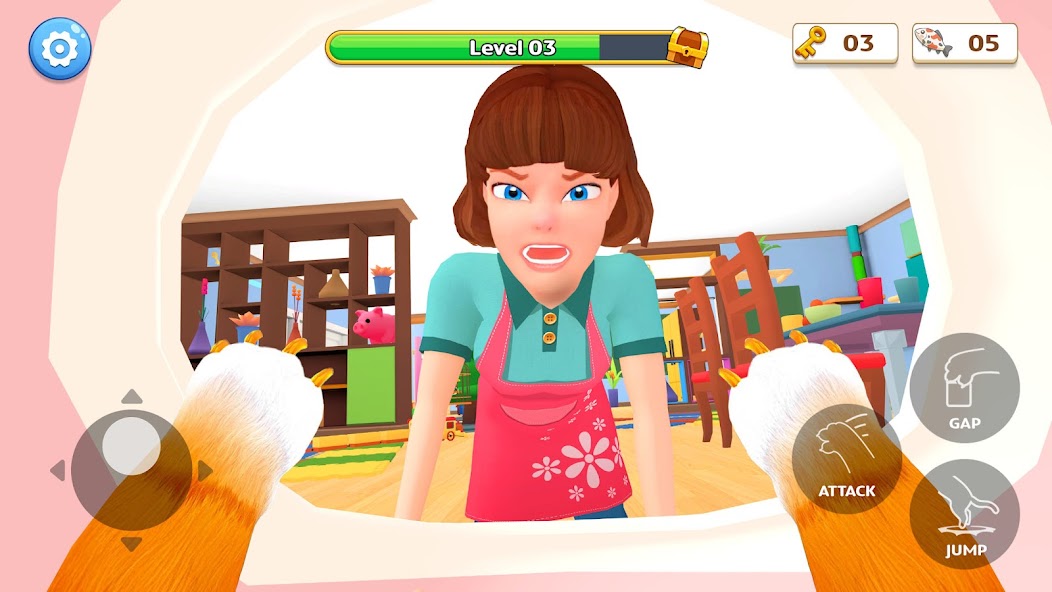Tap the virtual joystick's left arrow
This screenshot has height=592, width=1052.
(57, 470)
